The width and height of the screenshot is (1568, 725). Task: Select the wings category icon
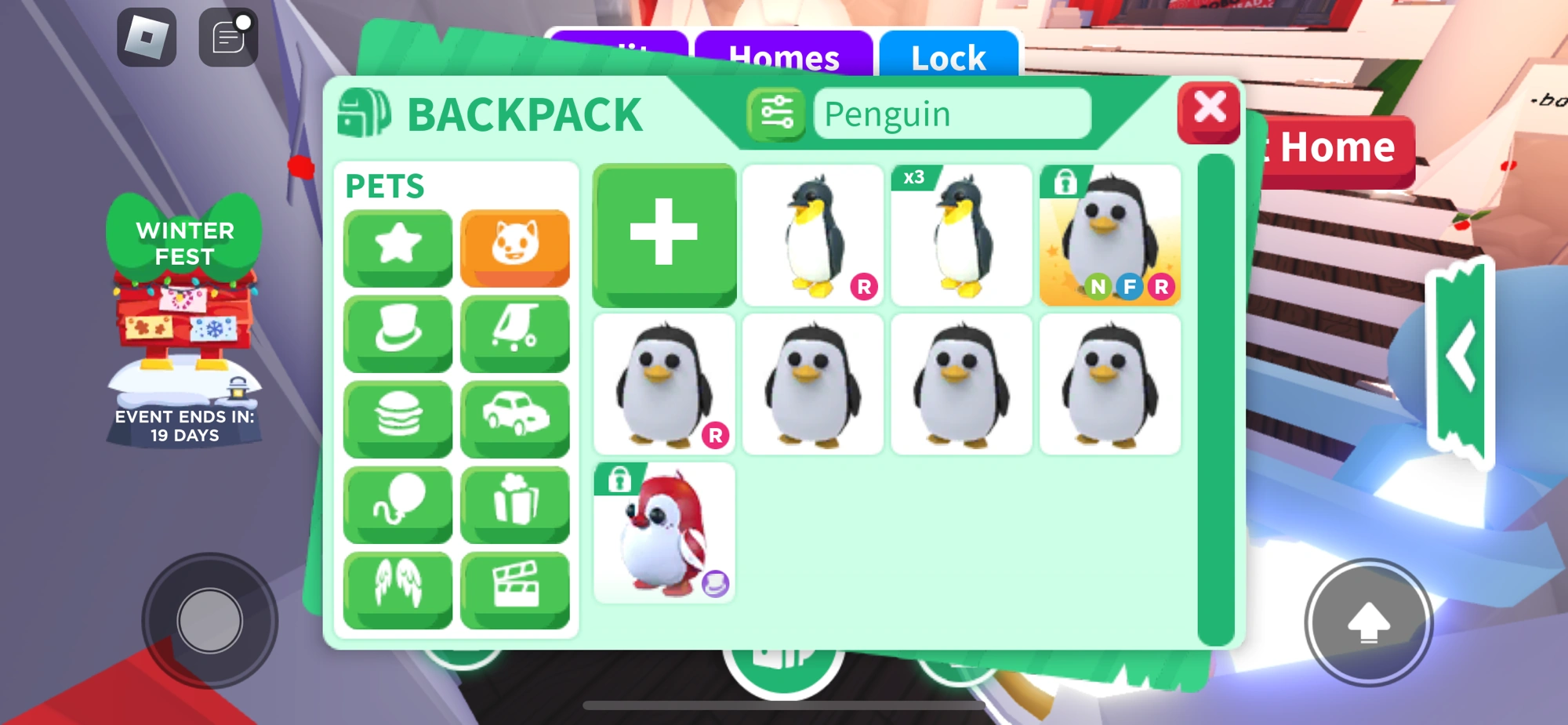397,589
